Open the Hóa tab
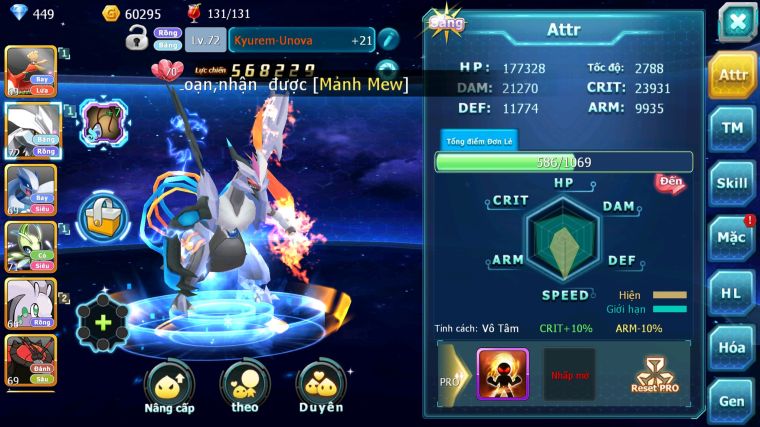This screenshot has height=427, width=760. [x=732, y=347]
